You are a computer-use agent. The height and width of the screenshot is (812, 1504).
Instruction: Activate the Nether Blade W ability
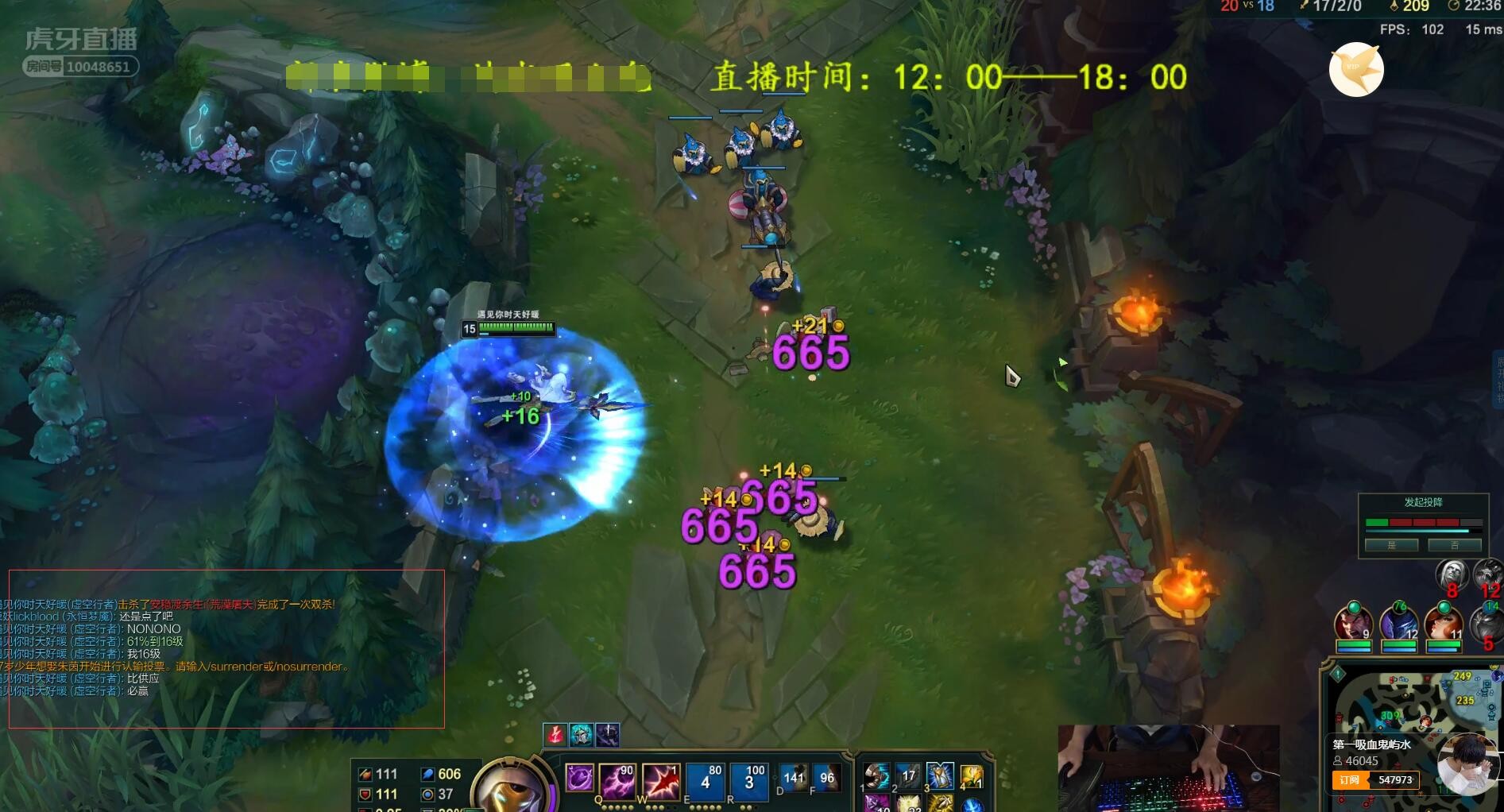[660, 779]
